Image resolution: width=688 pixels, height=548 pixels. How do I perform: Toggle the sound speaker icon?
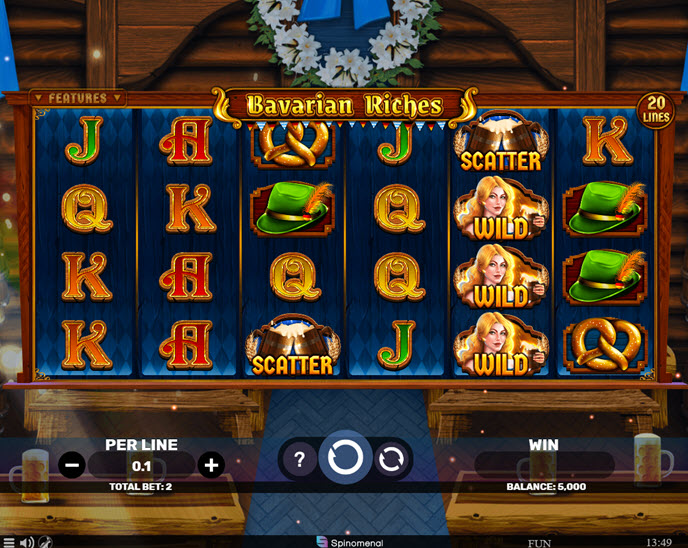27,542
